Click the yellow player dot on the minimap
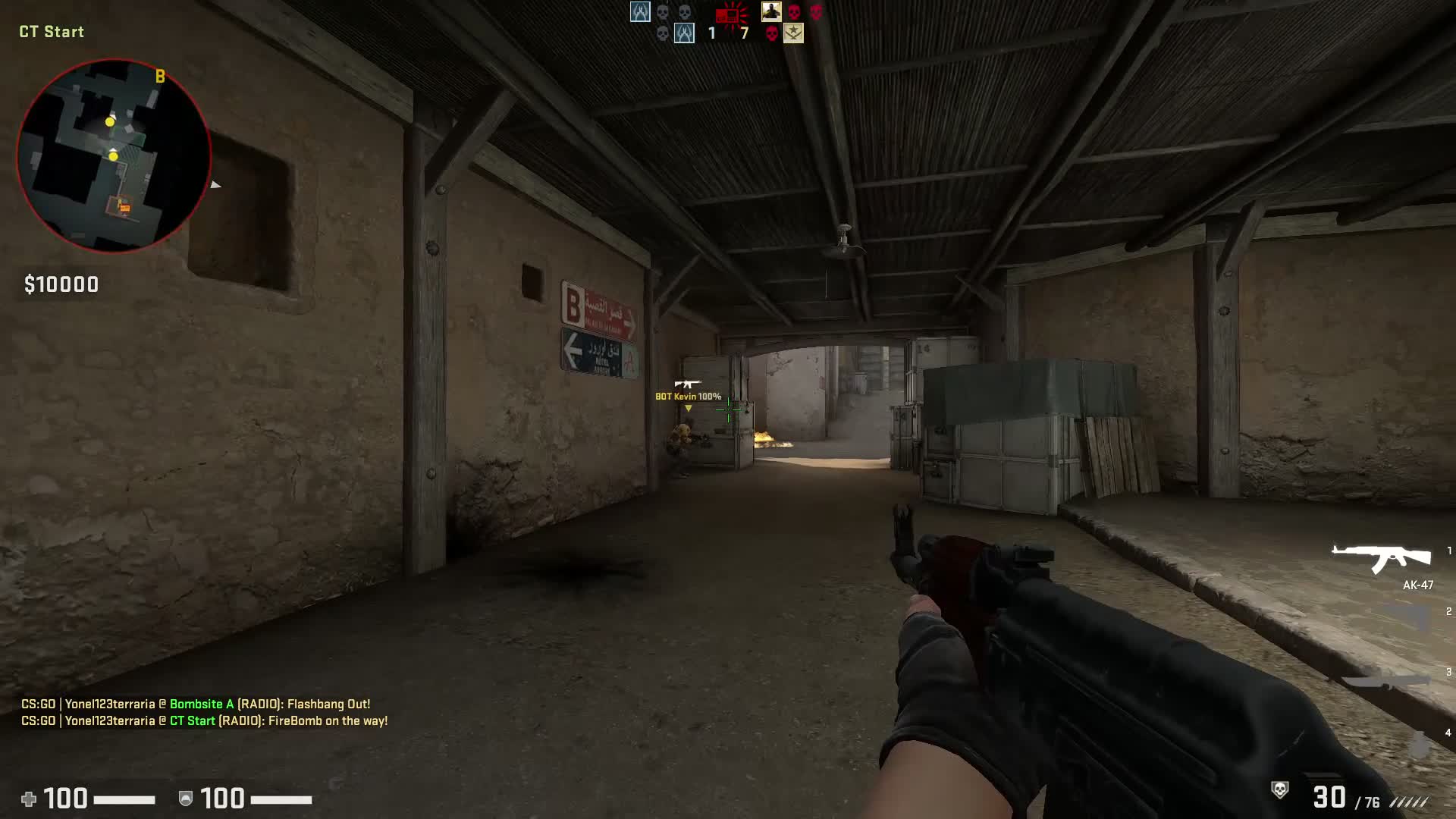 point(109,121)
